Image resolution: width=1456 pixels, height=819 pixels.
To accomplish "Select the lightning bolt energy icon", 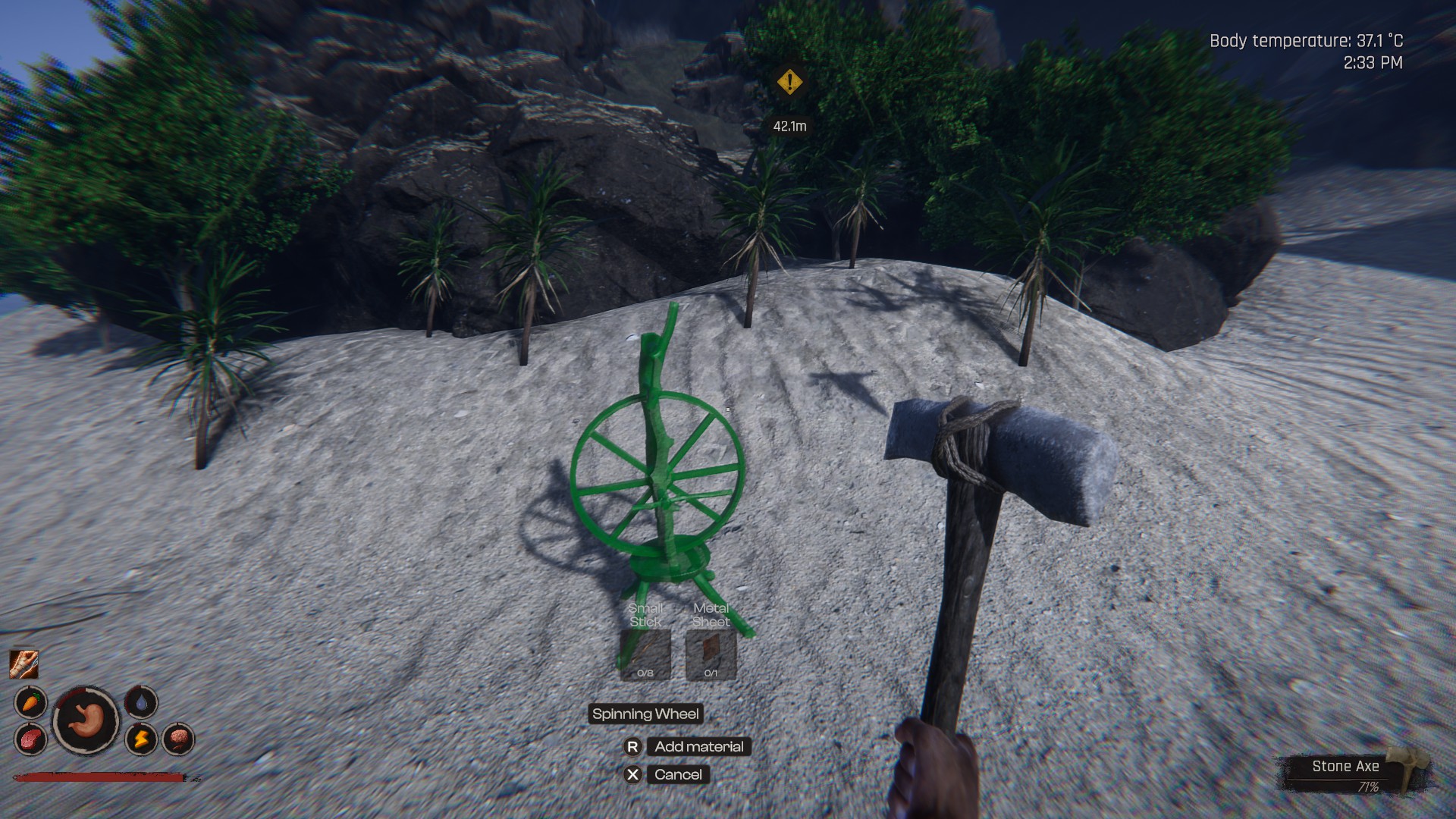I will click(141, 739).
